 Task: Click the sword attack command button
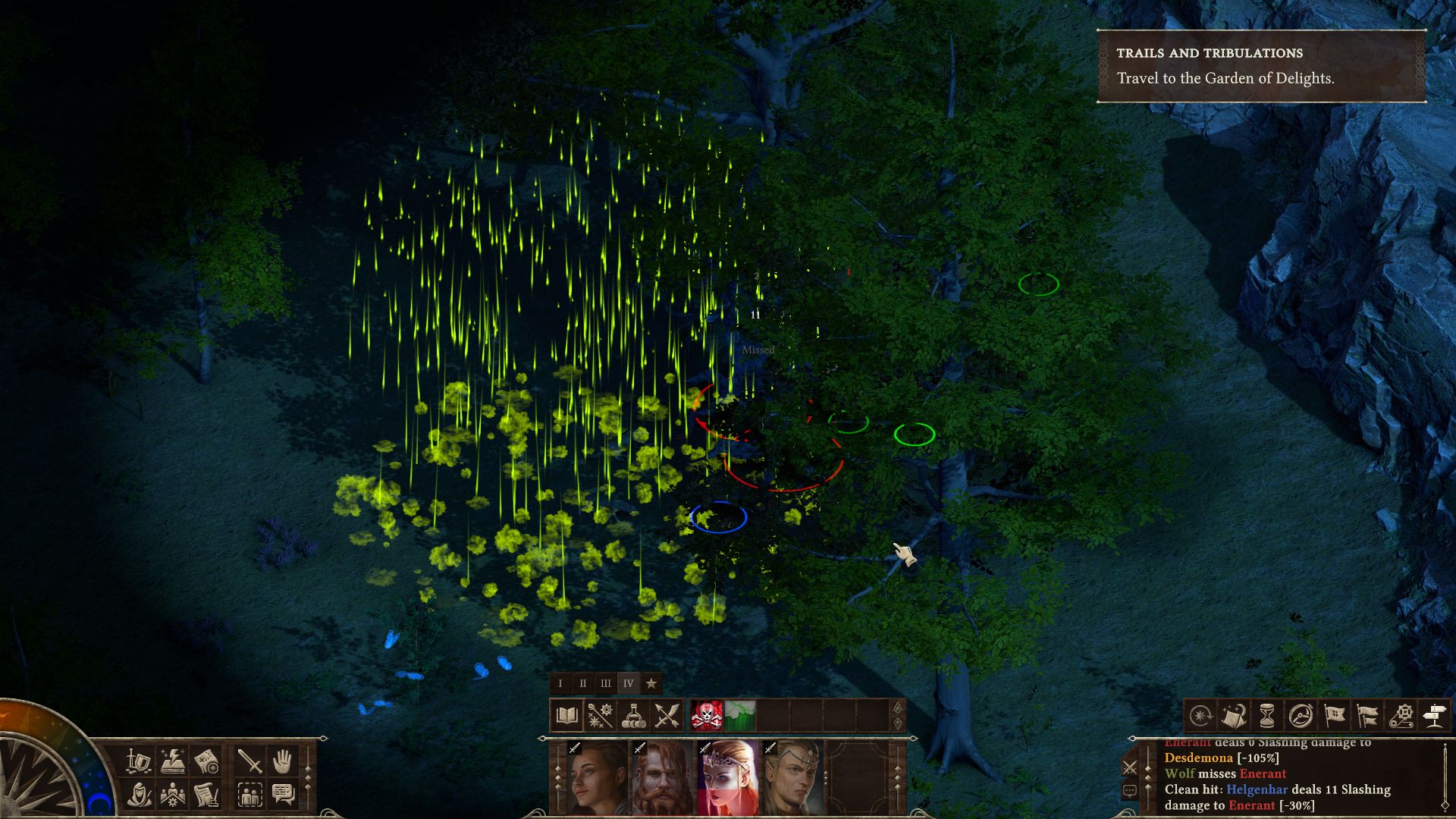point(249,761)
